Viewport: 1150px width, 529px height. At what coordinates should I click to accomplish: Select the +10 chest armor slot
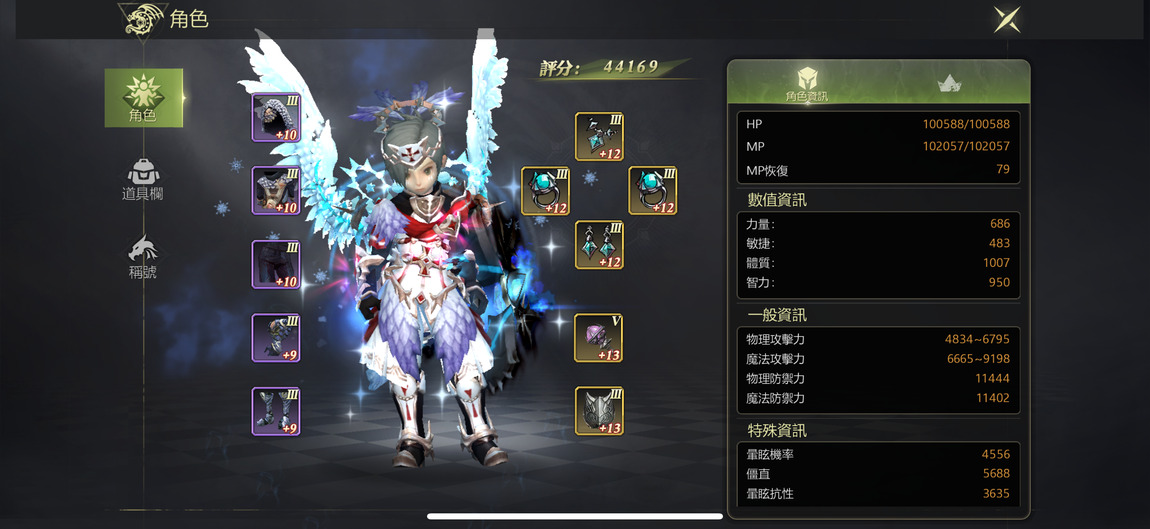pyautogui.click(x=276, y=191)
